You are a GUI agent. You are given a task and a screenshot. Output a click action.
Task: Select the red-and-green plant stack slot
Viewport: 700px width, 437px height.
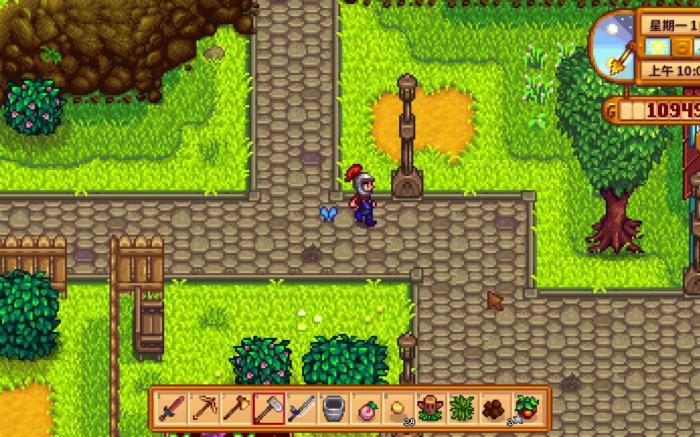pos(527,408)
